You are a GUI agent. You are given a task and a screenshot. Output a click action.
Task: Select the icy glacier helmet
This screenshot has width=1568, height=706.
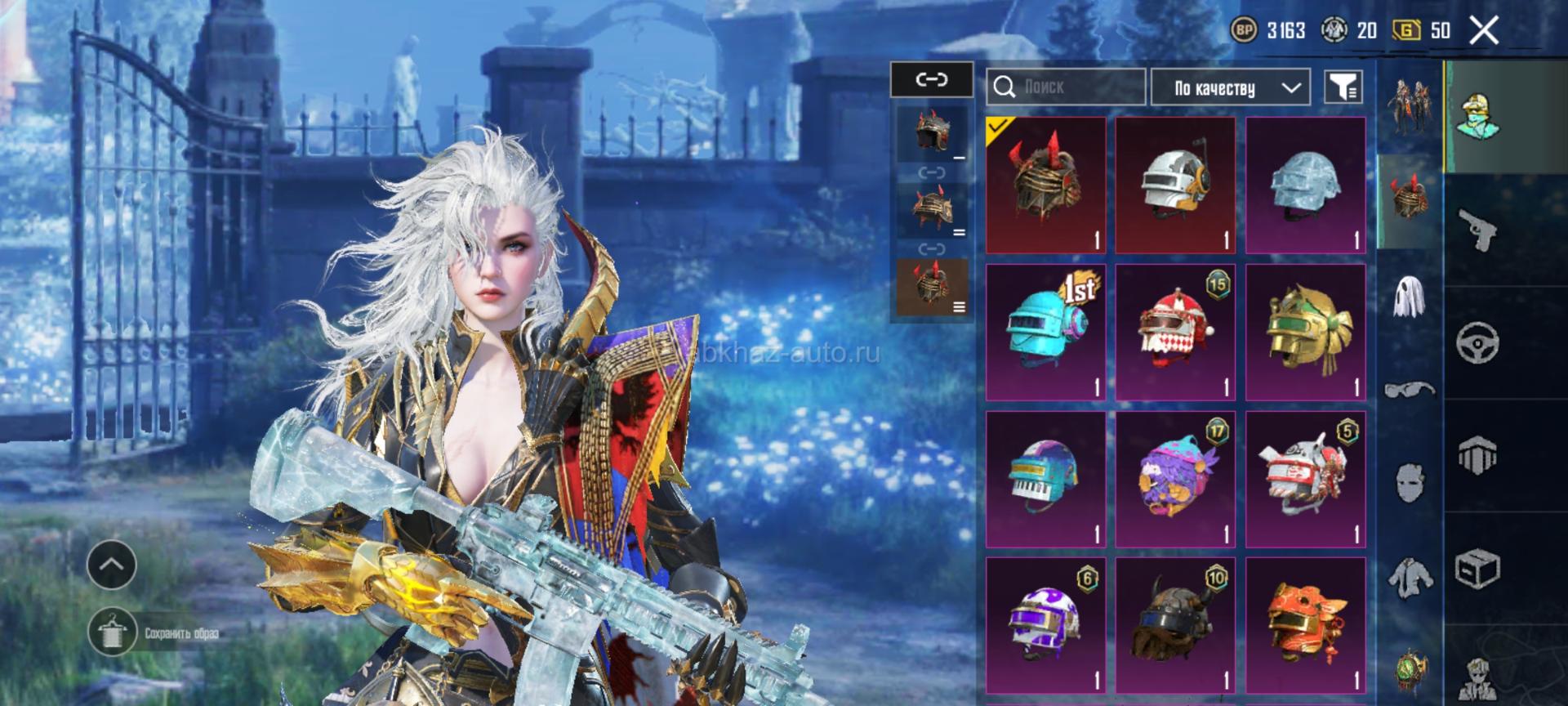click(x=1305, y=185)
